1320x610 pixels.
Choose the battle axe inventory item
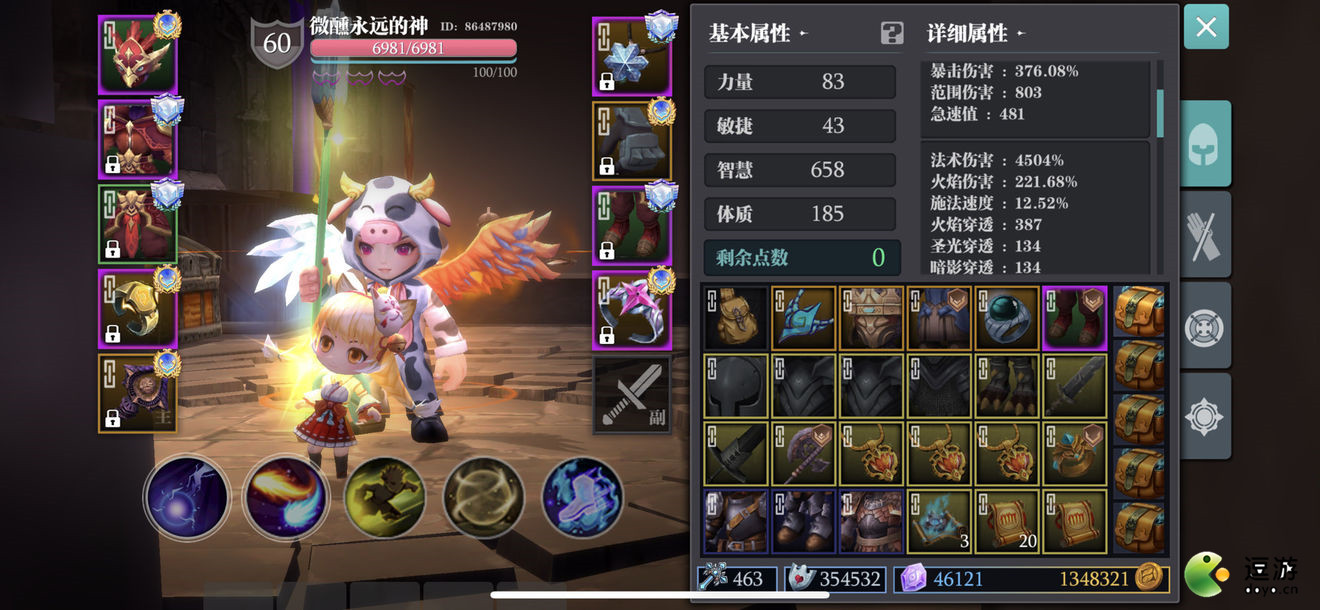click(x=803, y=454)
